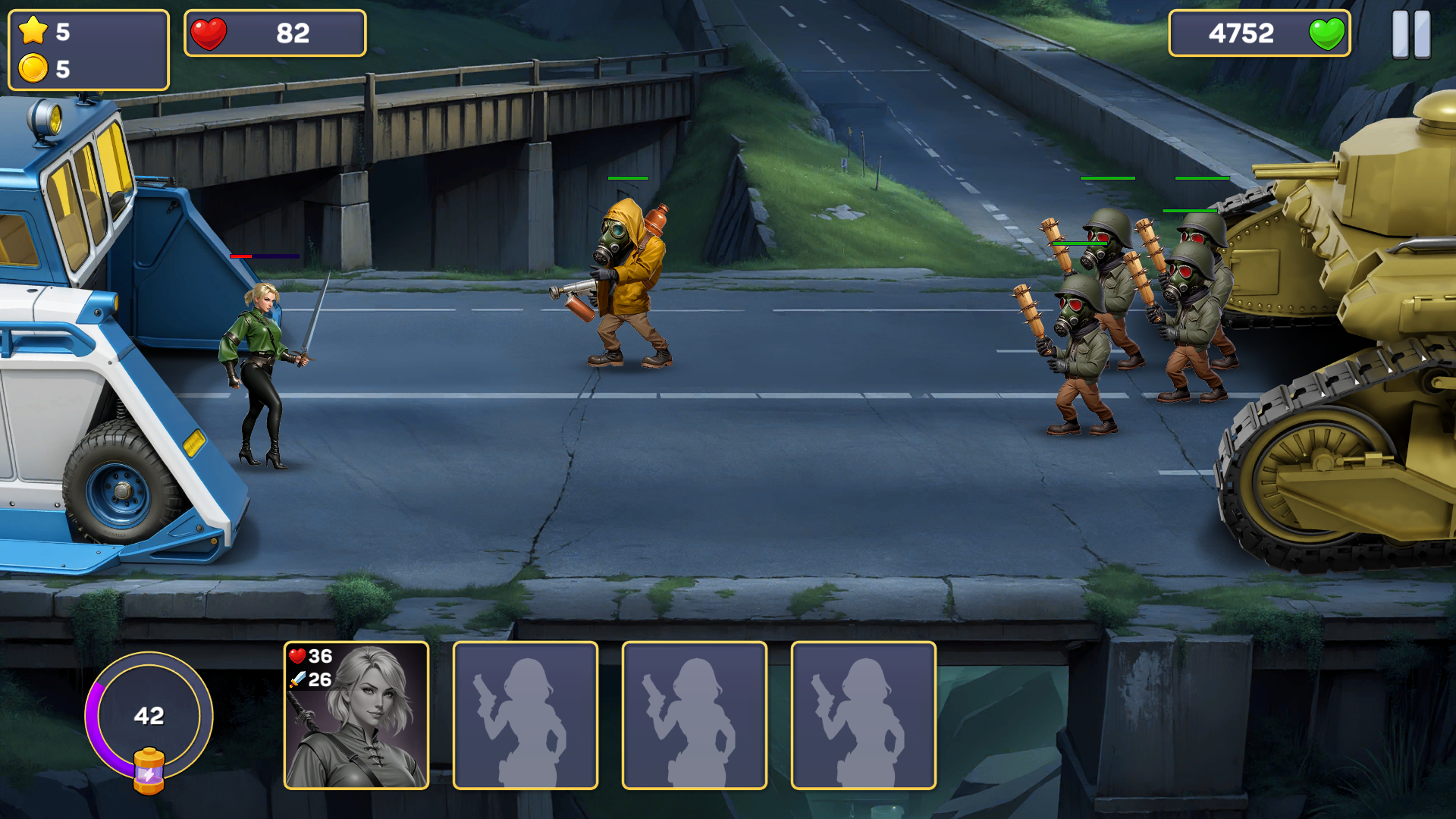Click the health value 82 display
The image size is (1456, 819).
[296, 33]
